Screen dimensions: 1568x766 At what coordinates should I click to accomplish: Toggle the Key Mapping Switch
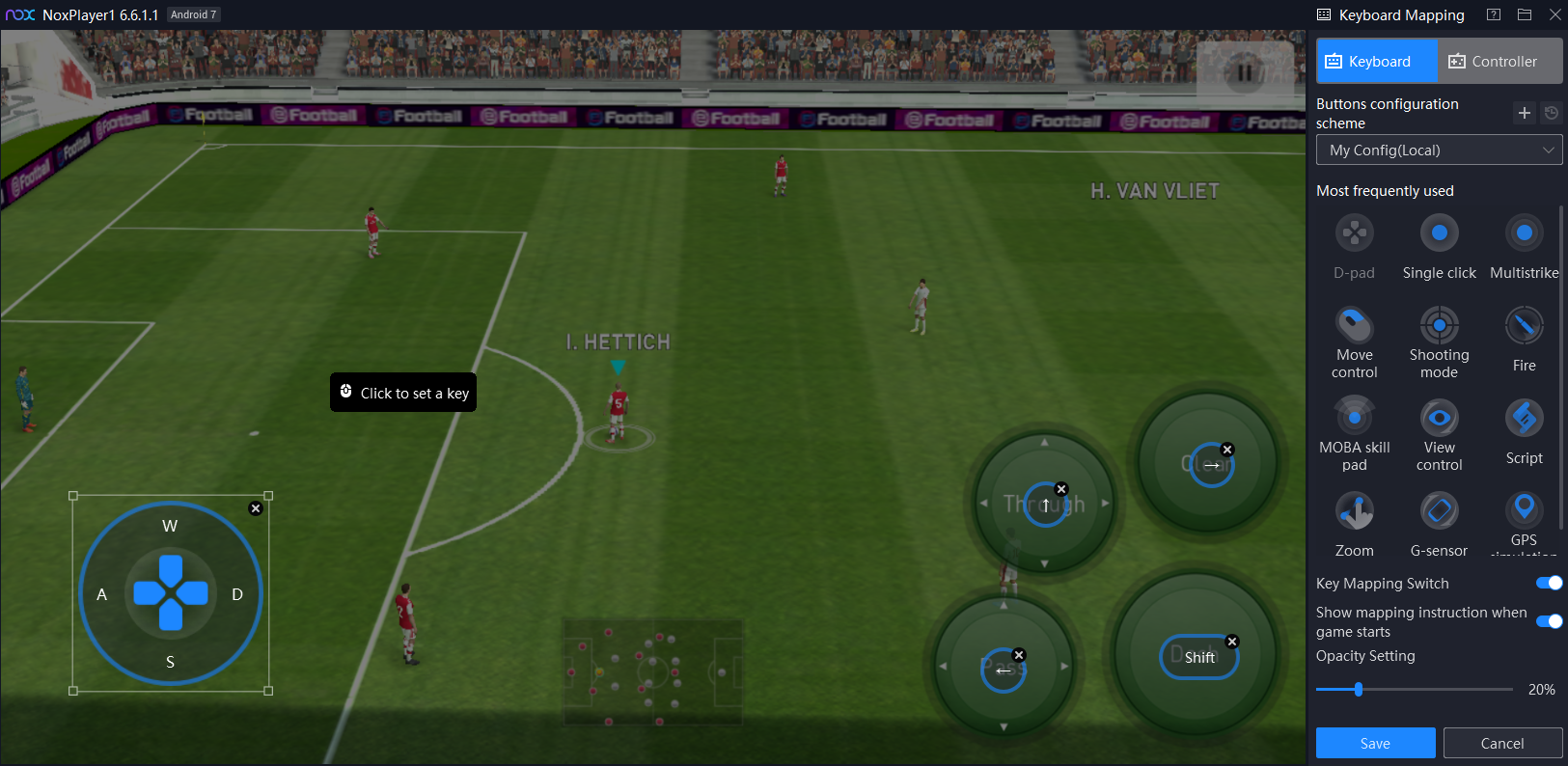coord(1549,583)
